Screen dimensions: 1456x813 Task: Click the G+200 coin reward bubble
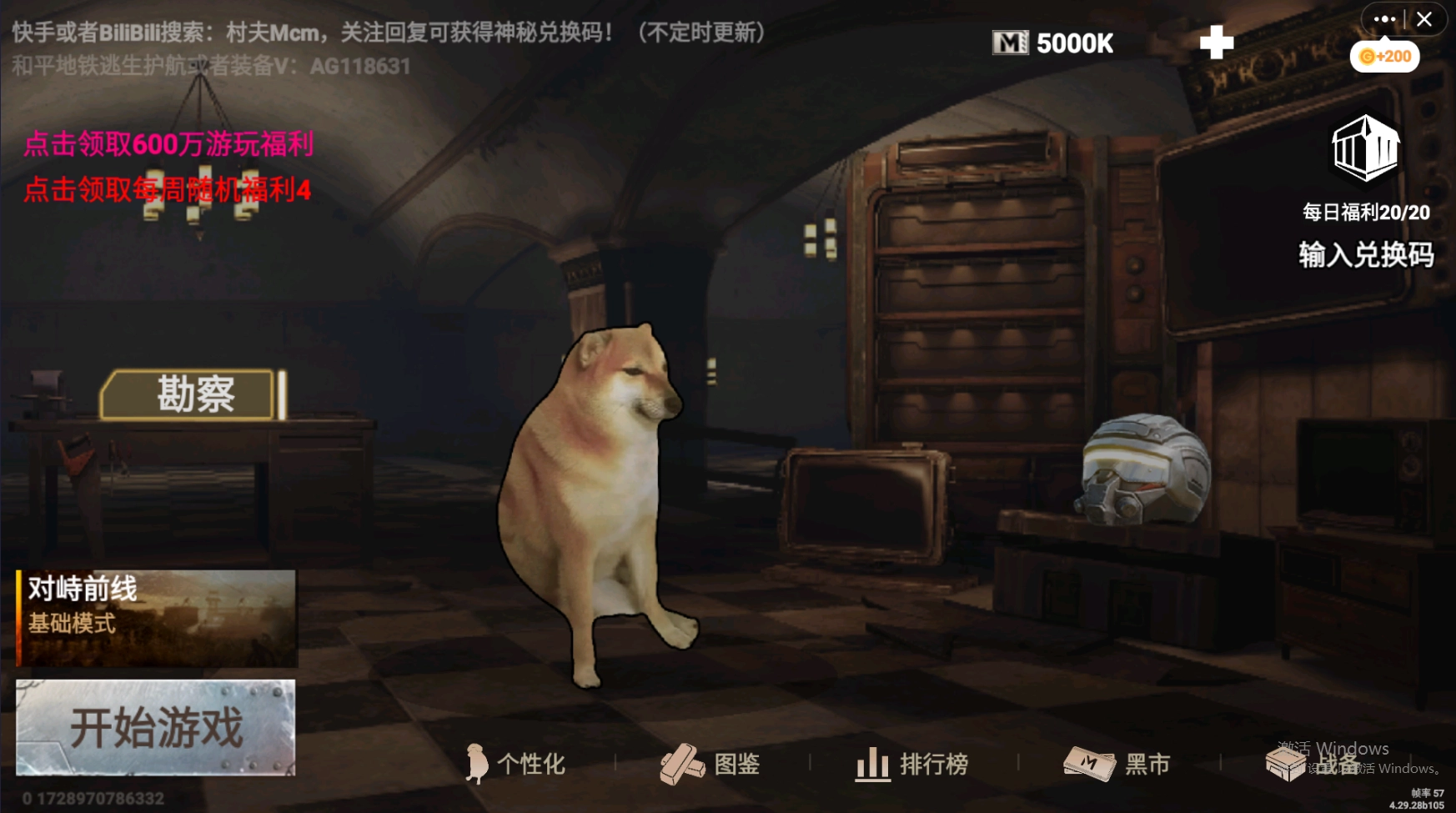1384,55
